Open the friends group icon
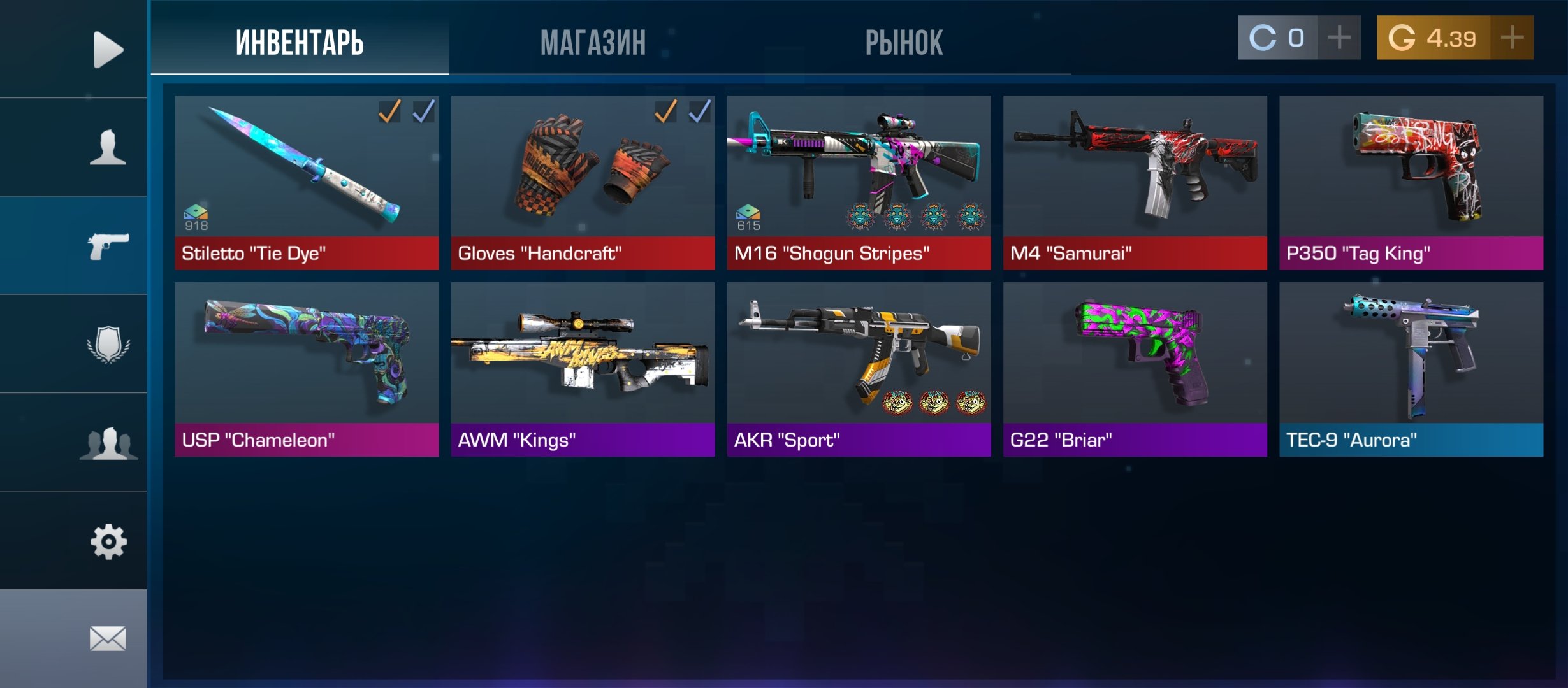Viewport: 1568px width, 688px height. pyautogui.click(x=108, y=443)
